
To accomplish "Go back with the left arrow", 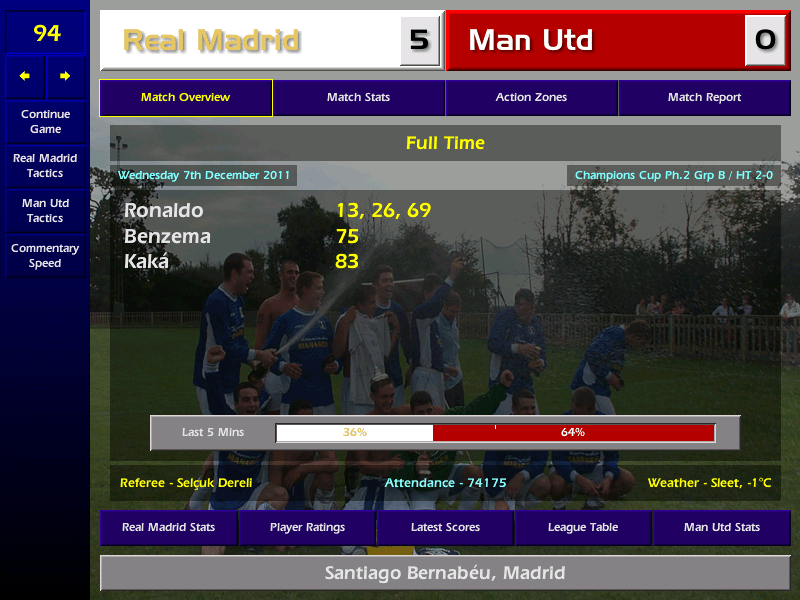I will [x=25, y=76].
